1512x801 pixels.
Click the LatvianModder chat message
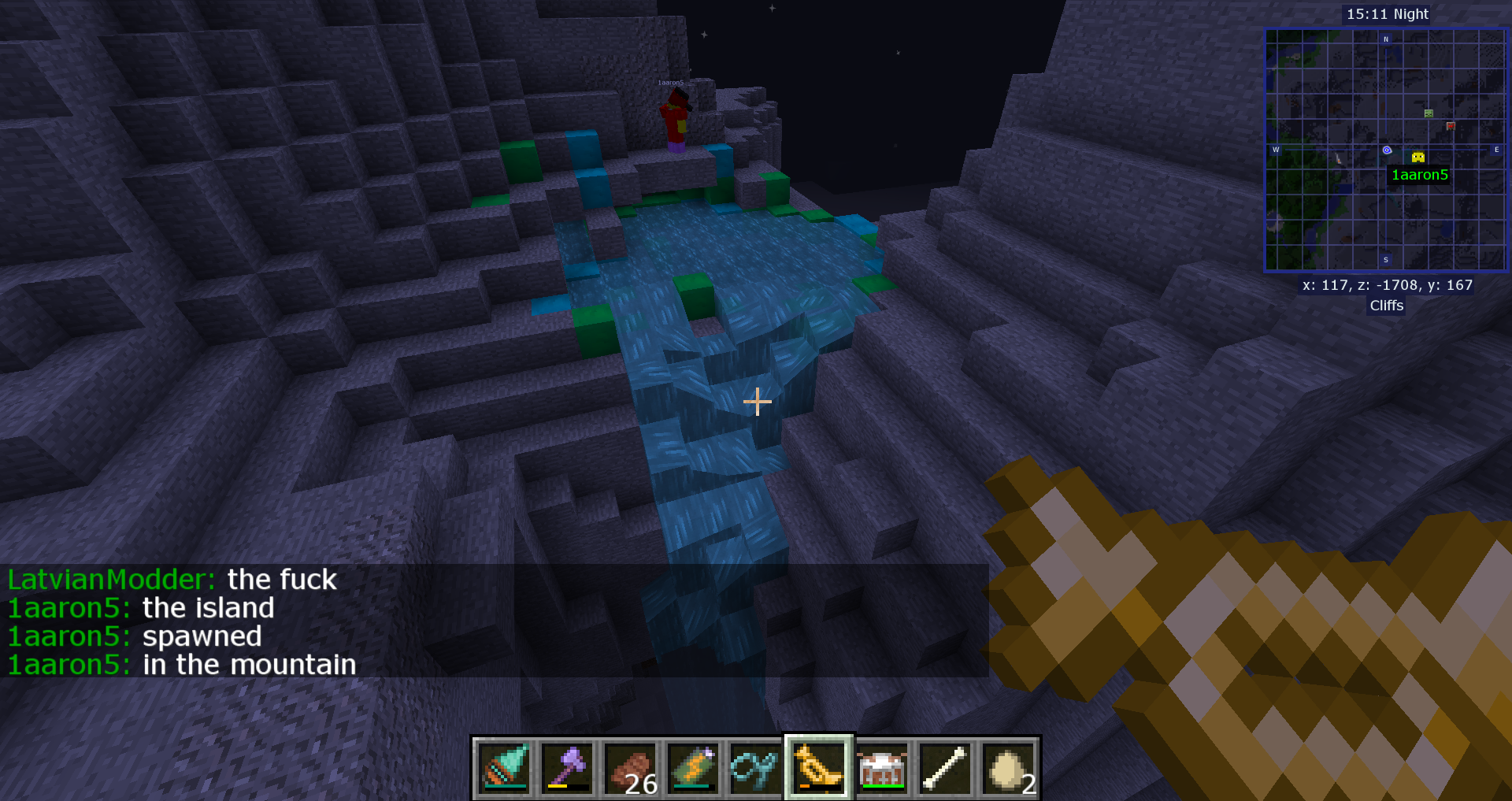click(172, 580)
